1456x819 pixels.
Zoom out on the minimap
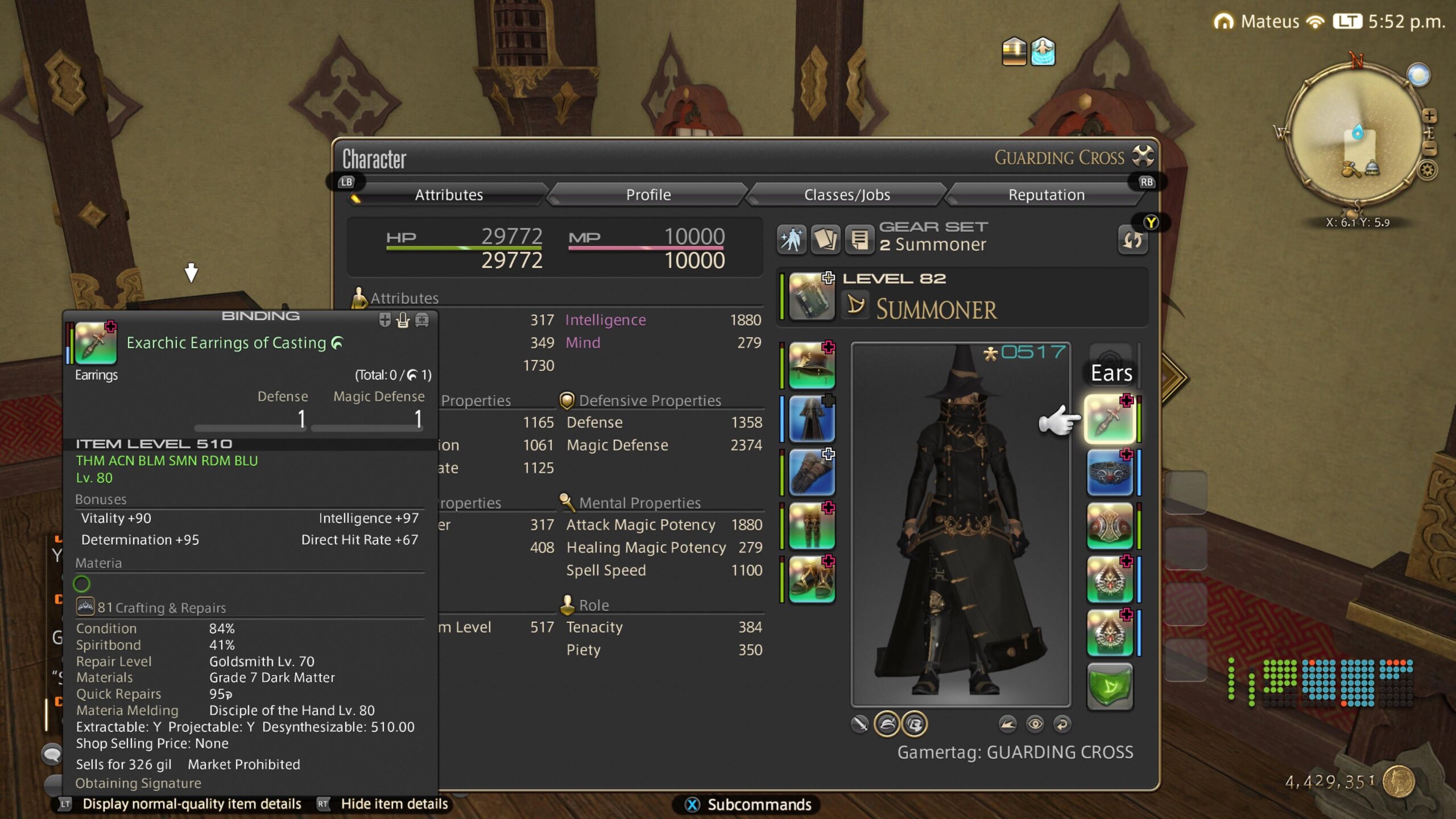[x=1429, y=149]
